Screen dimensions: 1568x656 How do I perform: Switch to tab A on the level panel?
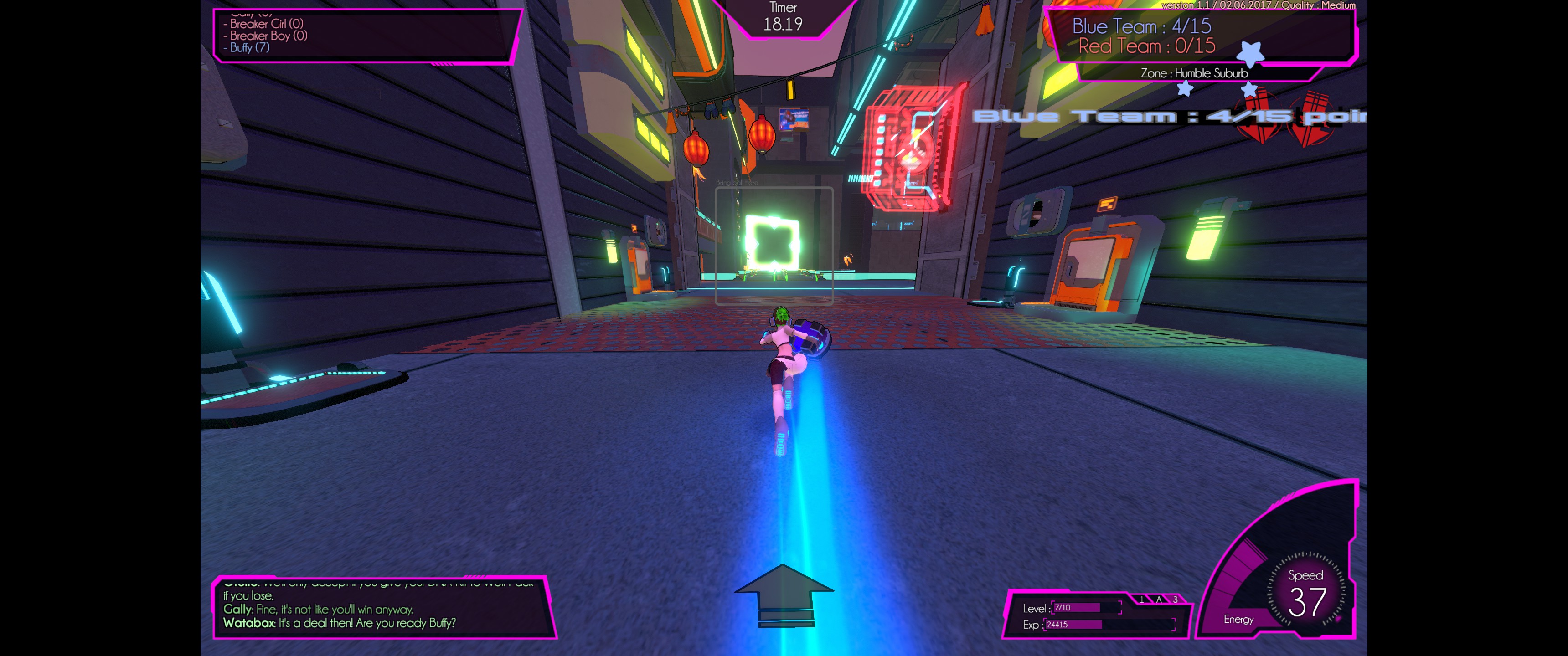(x=1158, y=600)
